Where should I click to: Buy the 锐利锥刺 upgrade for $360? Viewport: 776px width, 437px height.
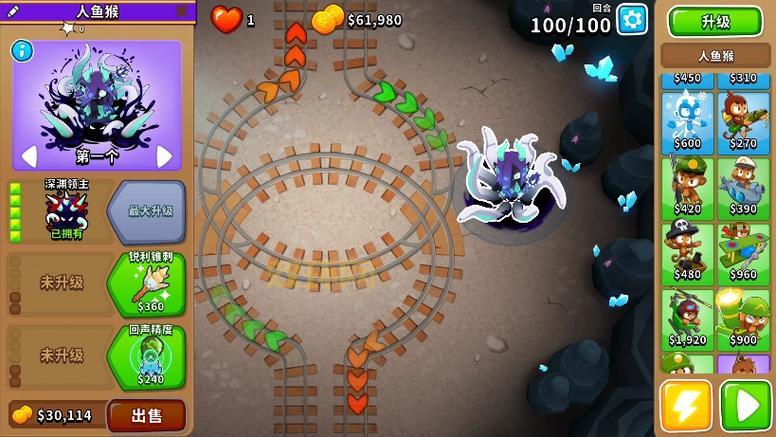point(146,284)
